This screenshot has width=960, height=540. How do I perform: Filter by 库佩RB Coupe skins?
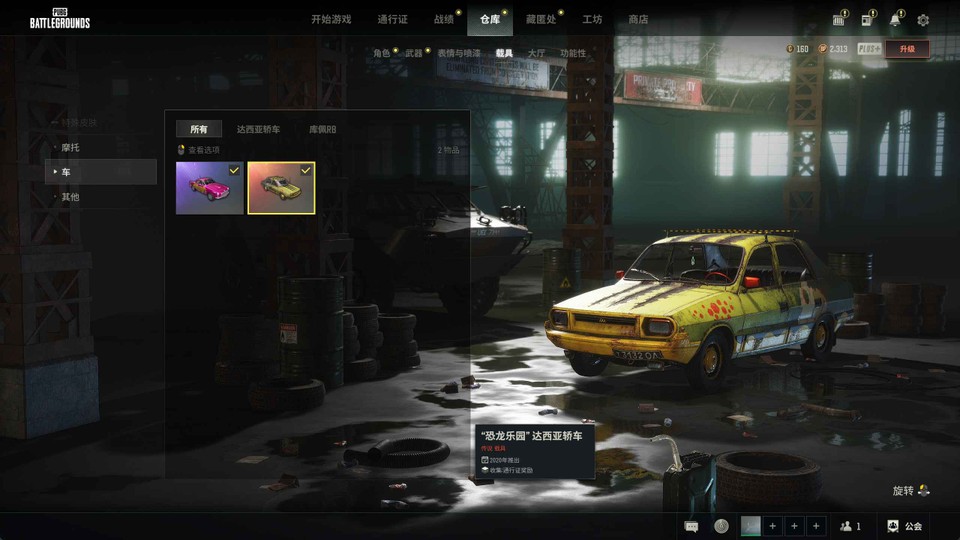tap(322, 129)
